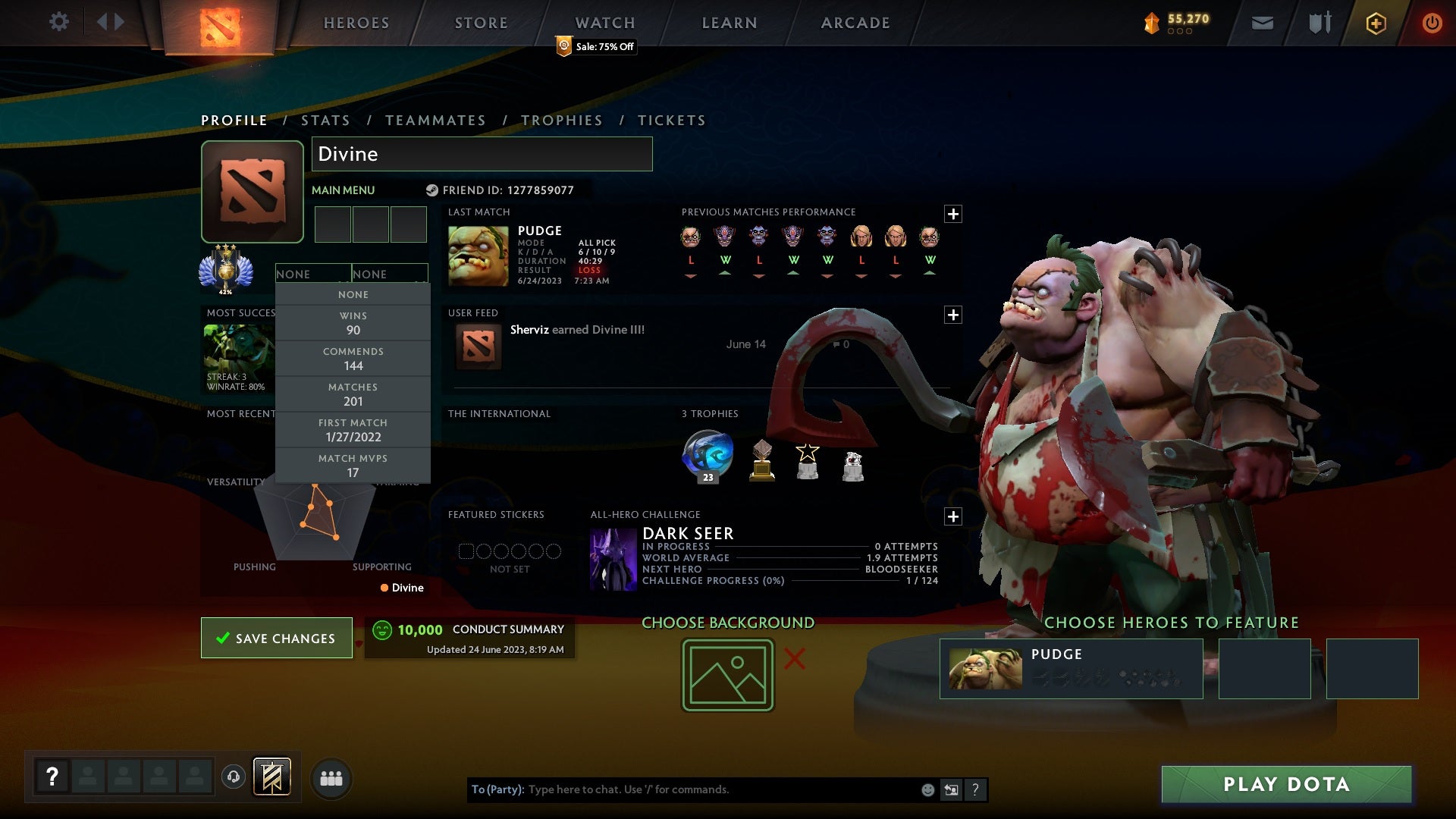
Task: Click the question mark party slot
Action: [x=52, y=776]
